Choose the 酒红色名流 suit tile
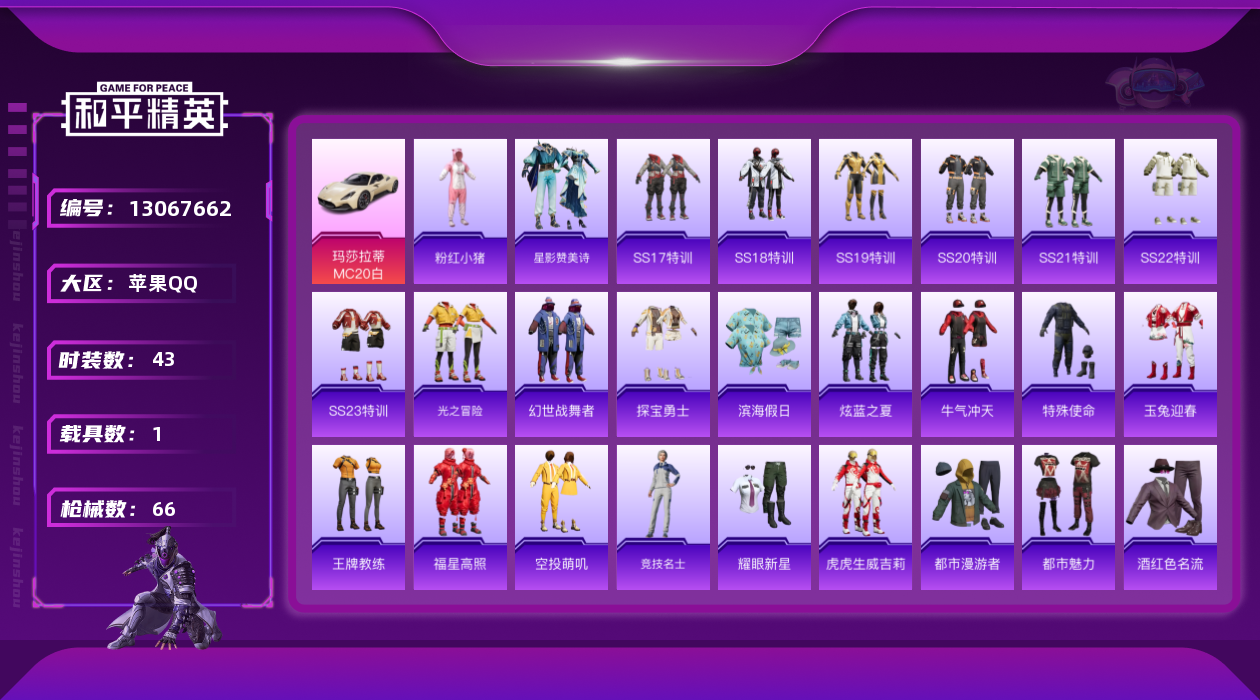The width and height of the screenshot is (1260, 700). click(x=1170, y=517)
